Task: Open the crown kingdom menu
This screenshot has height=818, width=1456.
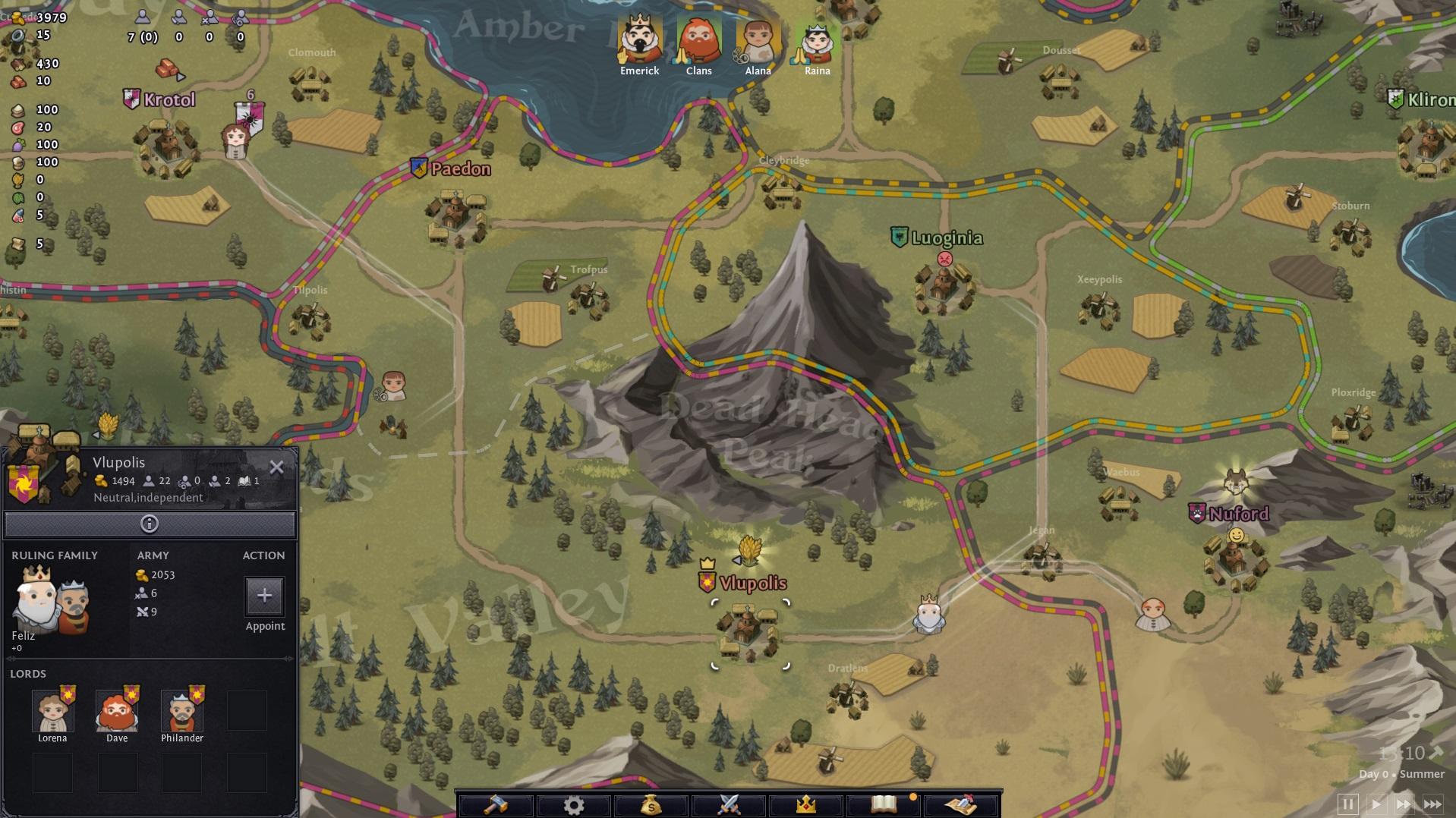Action: click(x=806, y=804)
